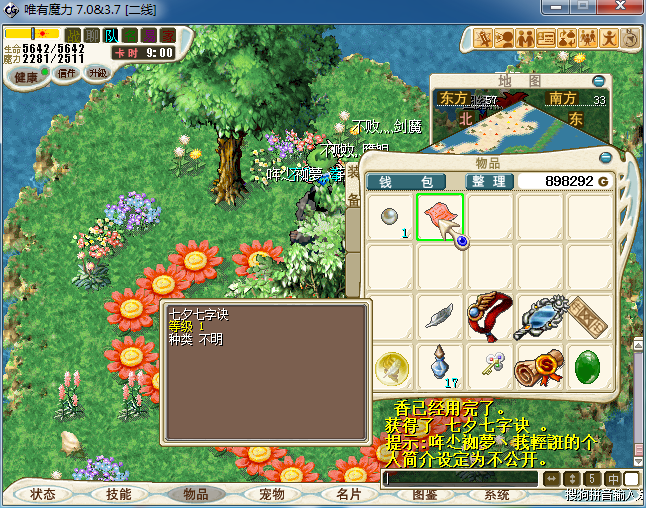Minimize the 物品 inventory window
This screenshot has width=646, height=508.
(x=604, y=158)
